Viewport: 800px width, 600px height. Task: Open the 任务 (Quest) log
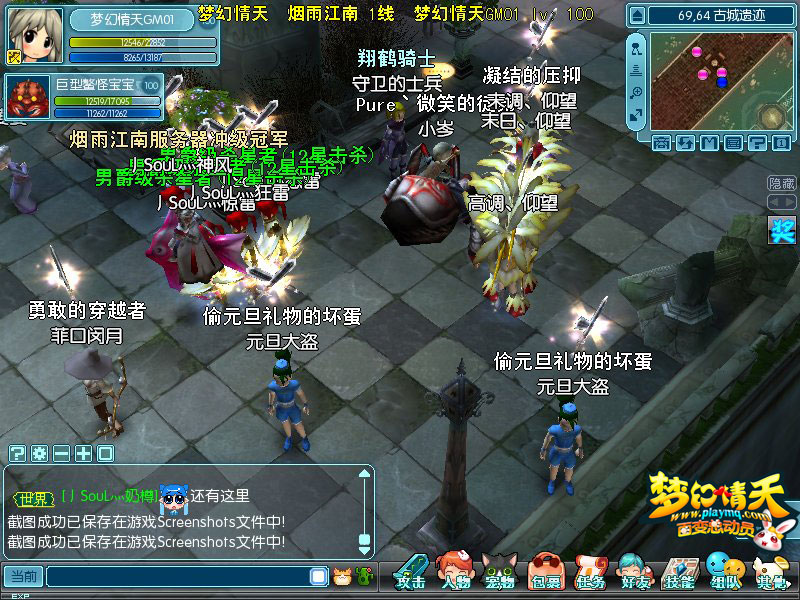click(x=590, y=572)
